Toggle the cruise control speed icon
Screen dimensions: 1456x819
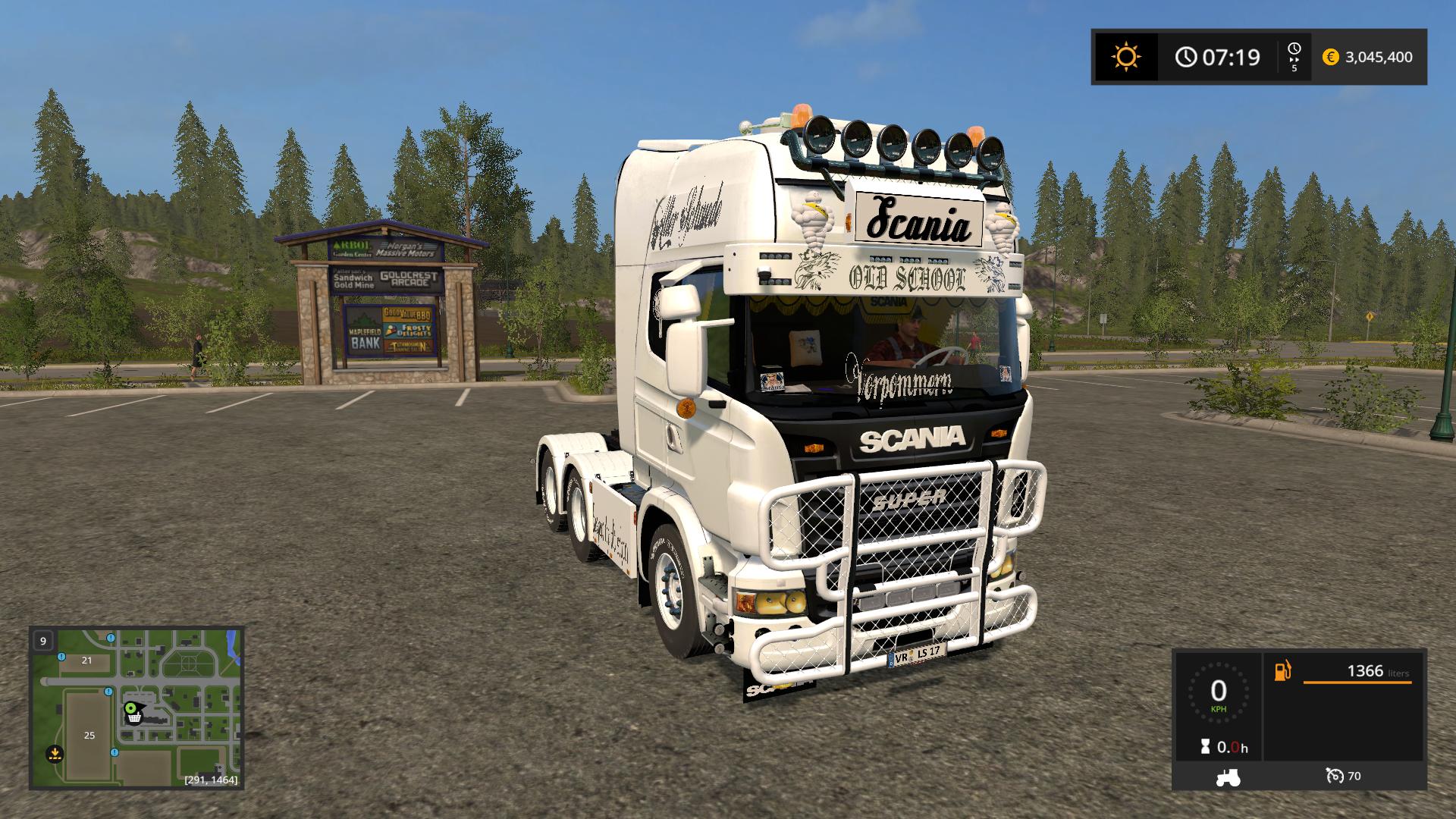[1335, 776]
